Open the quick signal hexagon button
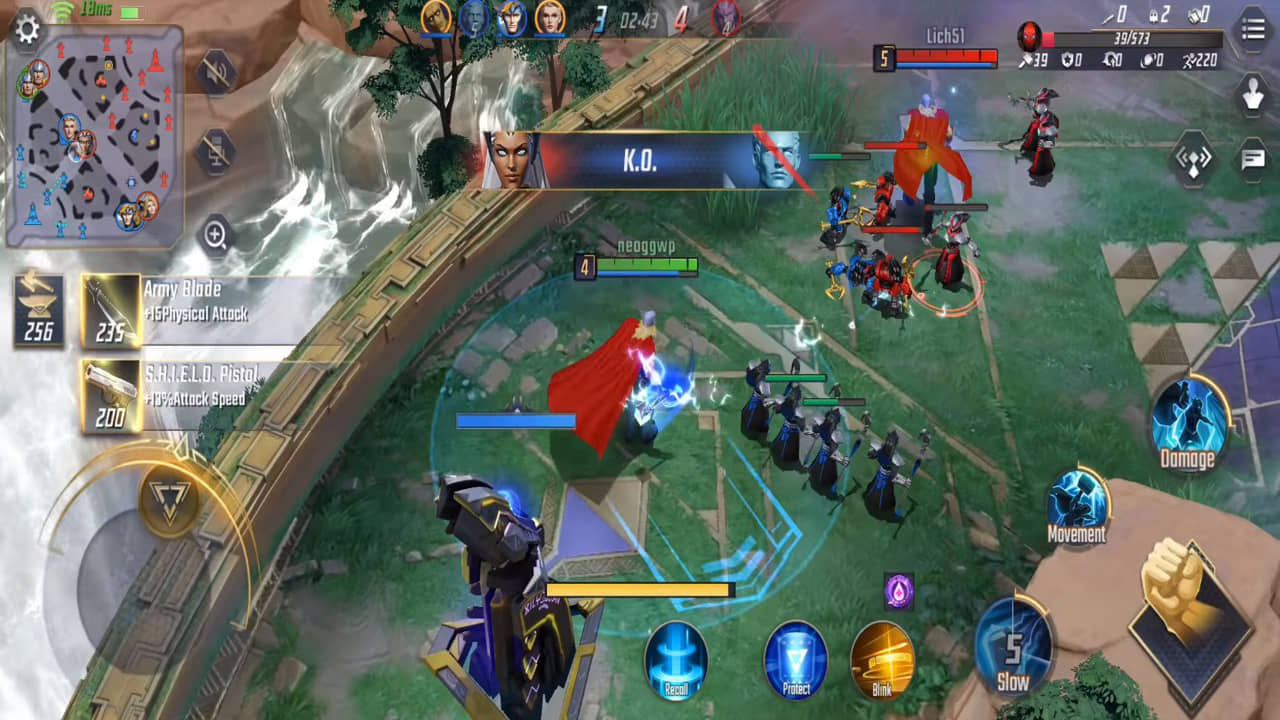 1193,158
